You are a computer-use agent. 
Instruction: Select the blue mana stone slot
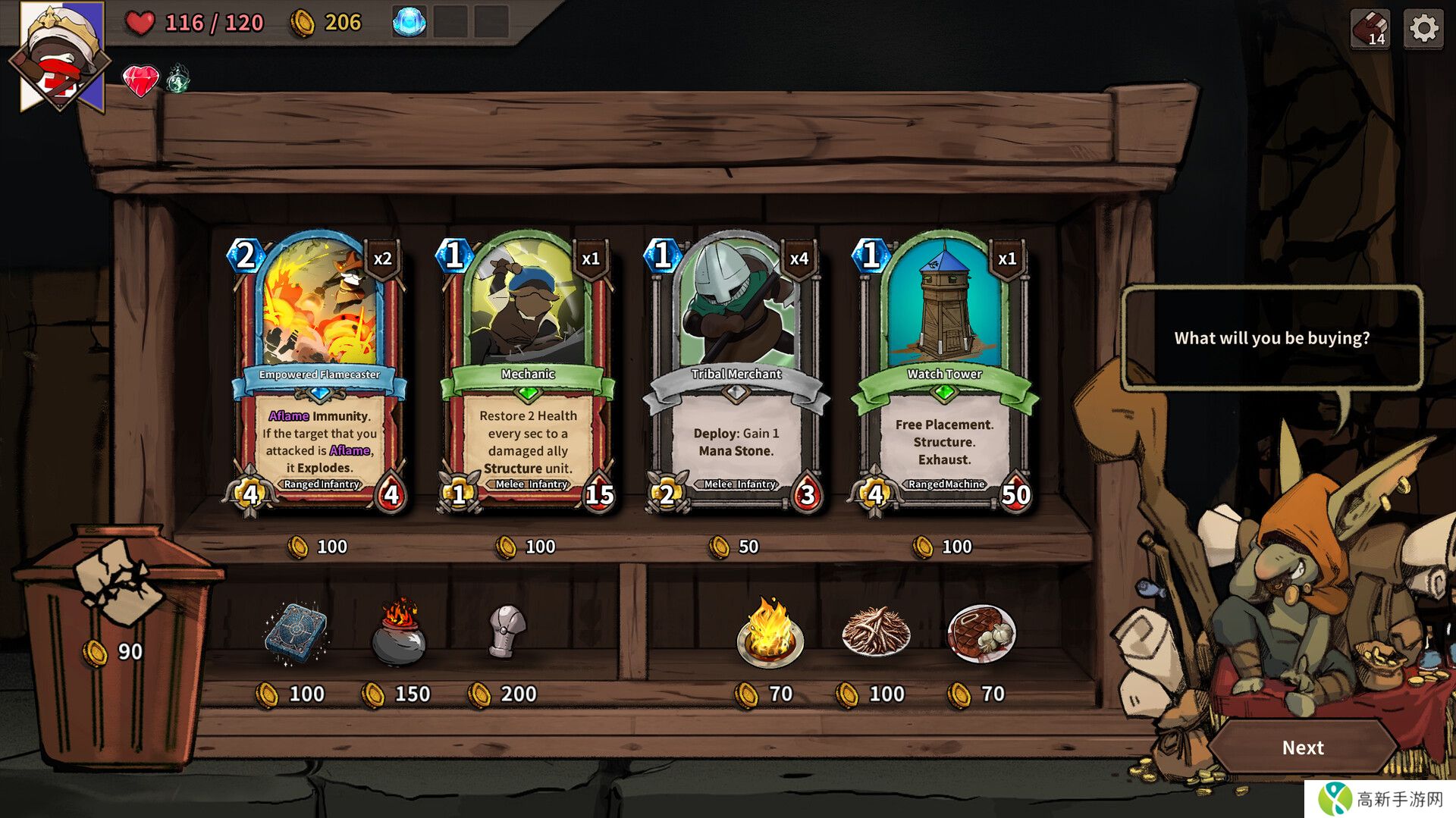click(409, 23)
